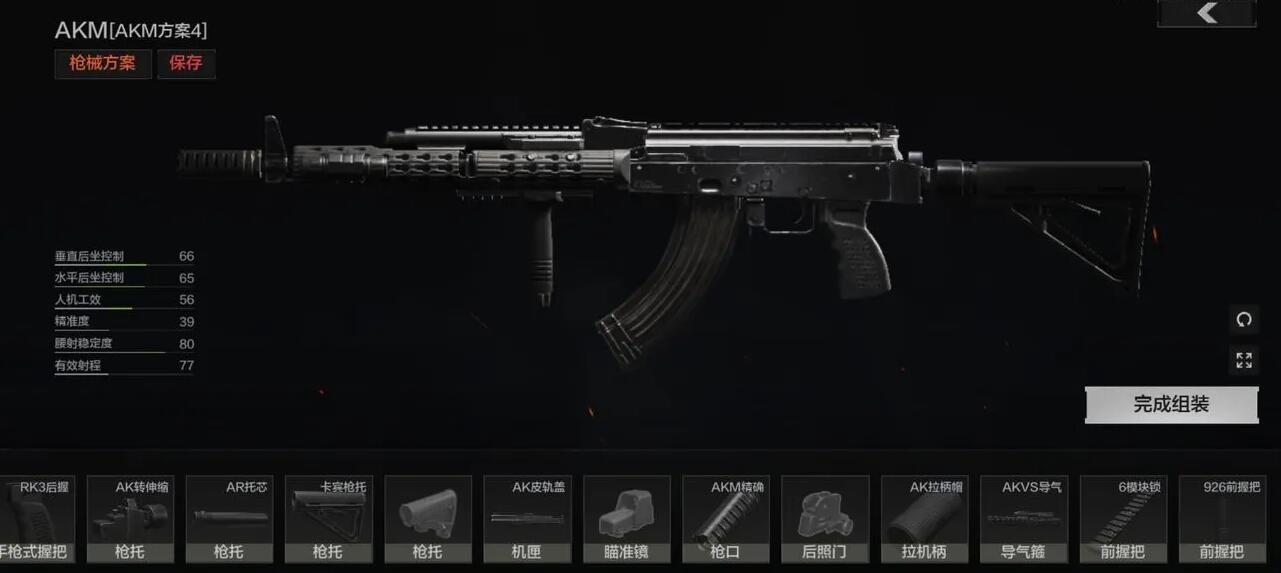
Task: Go back using the arrow button
Action: (1207, 13)
